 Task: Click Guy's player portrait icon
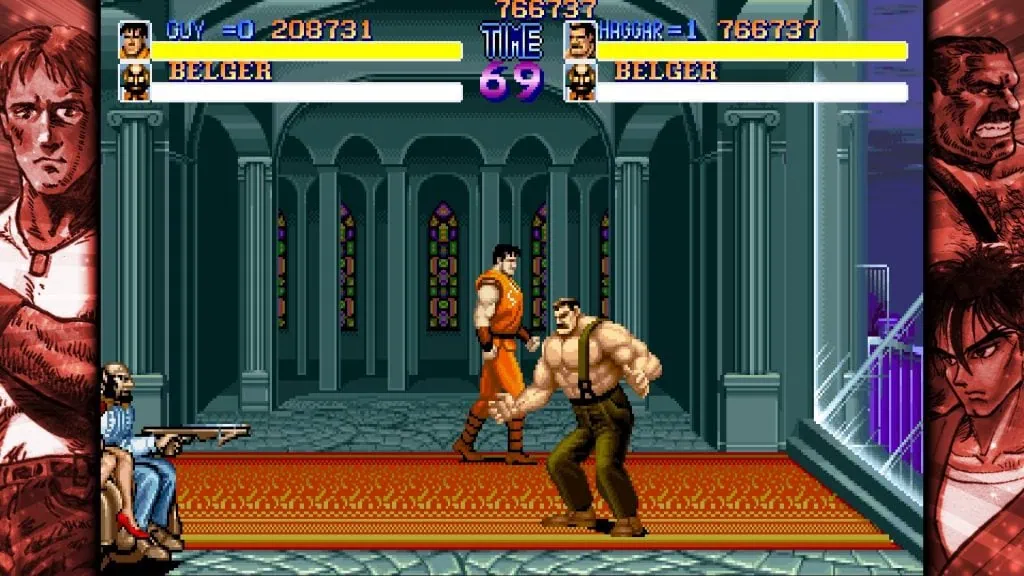[x=135, y=40]
